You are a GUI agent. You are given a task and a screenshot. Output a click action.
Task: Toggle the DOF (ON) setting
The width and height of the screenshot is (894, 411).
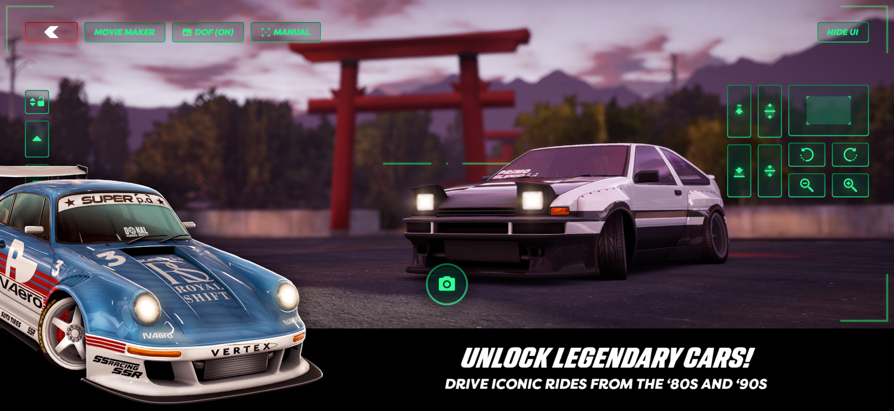click(208, 32)
